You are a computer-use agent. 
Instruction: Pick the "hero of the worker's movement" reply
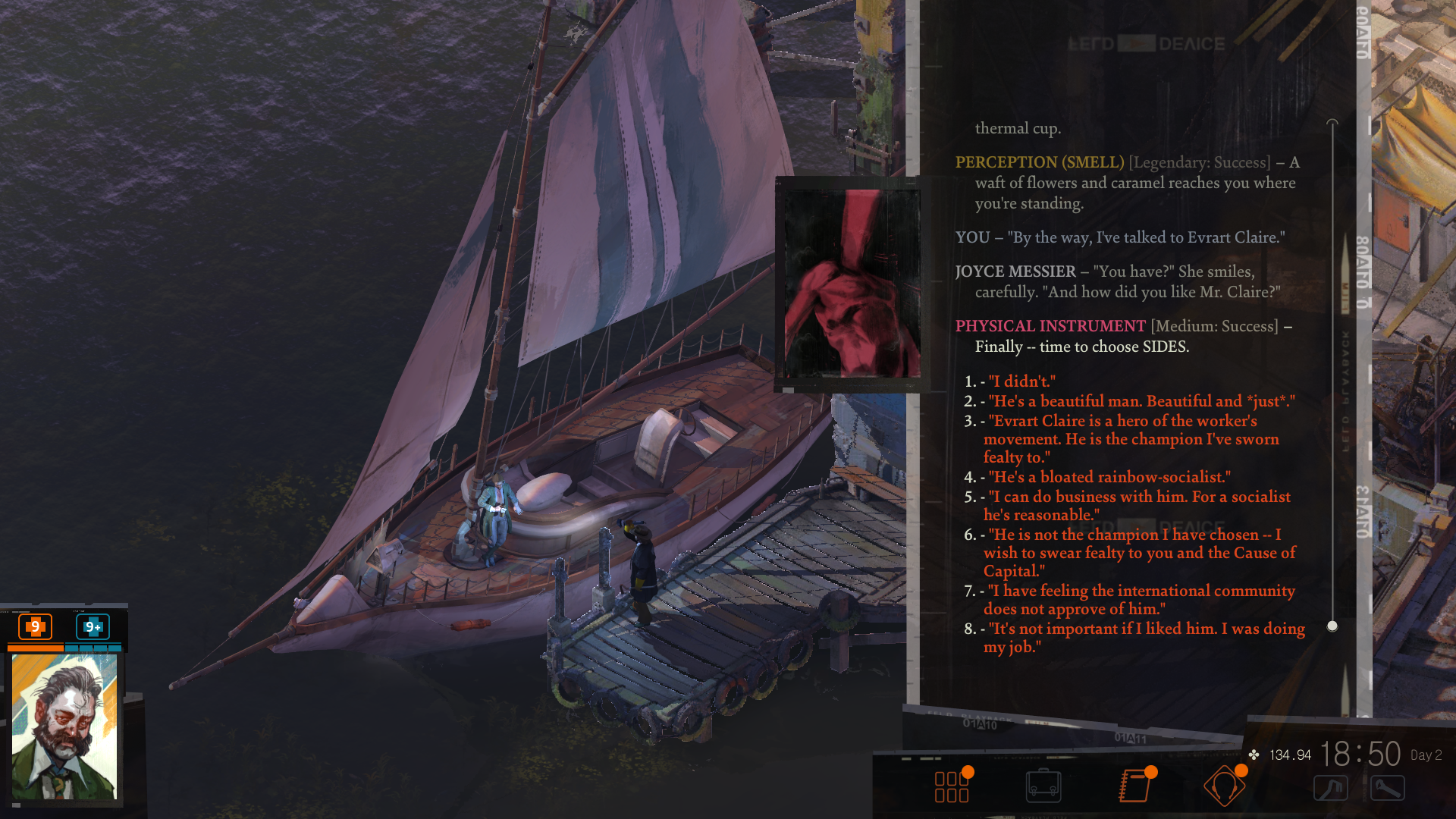pos(1131,439)
